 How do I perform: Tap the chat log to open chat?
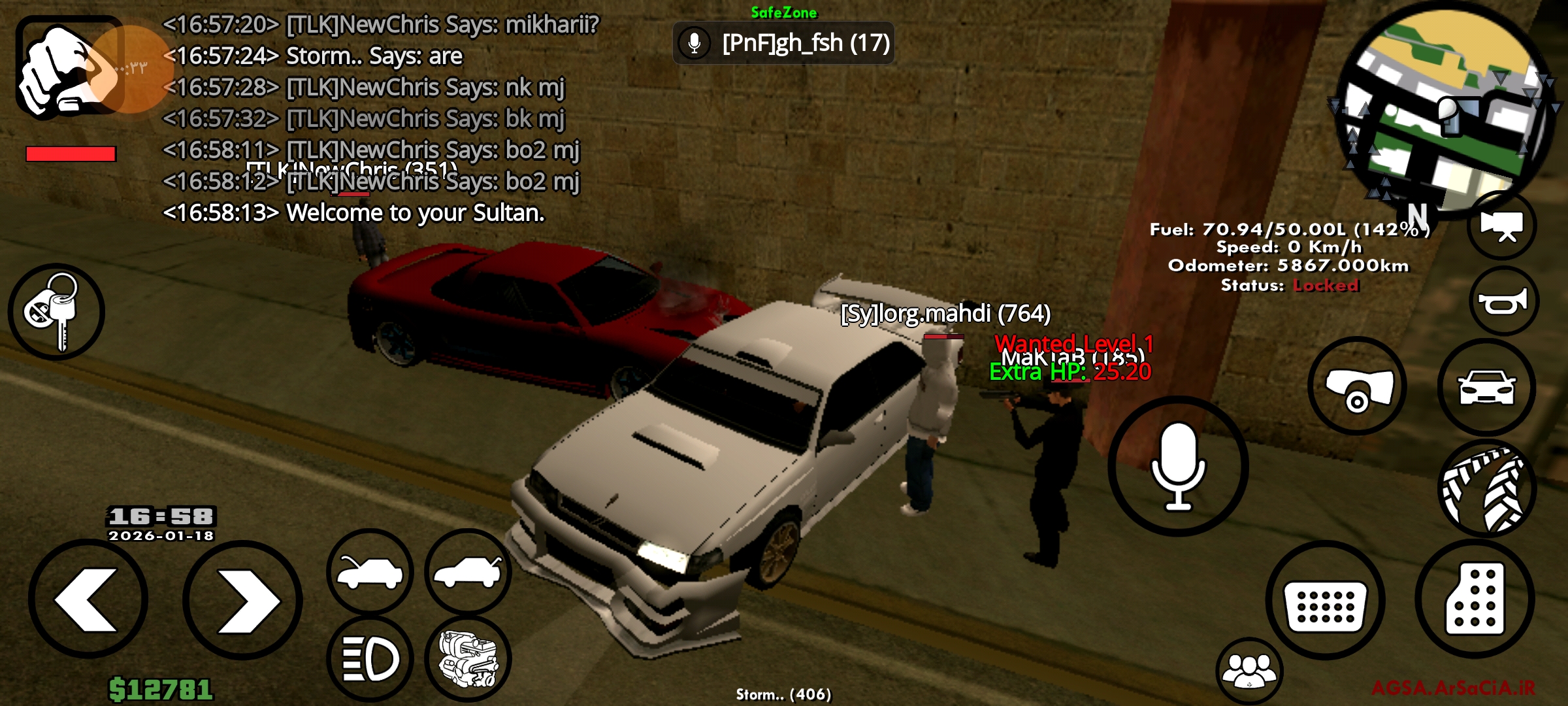379,118
